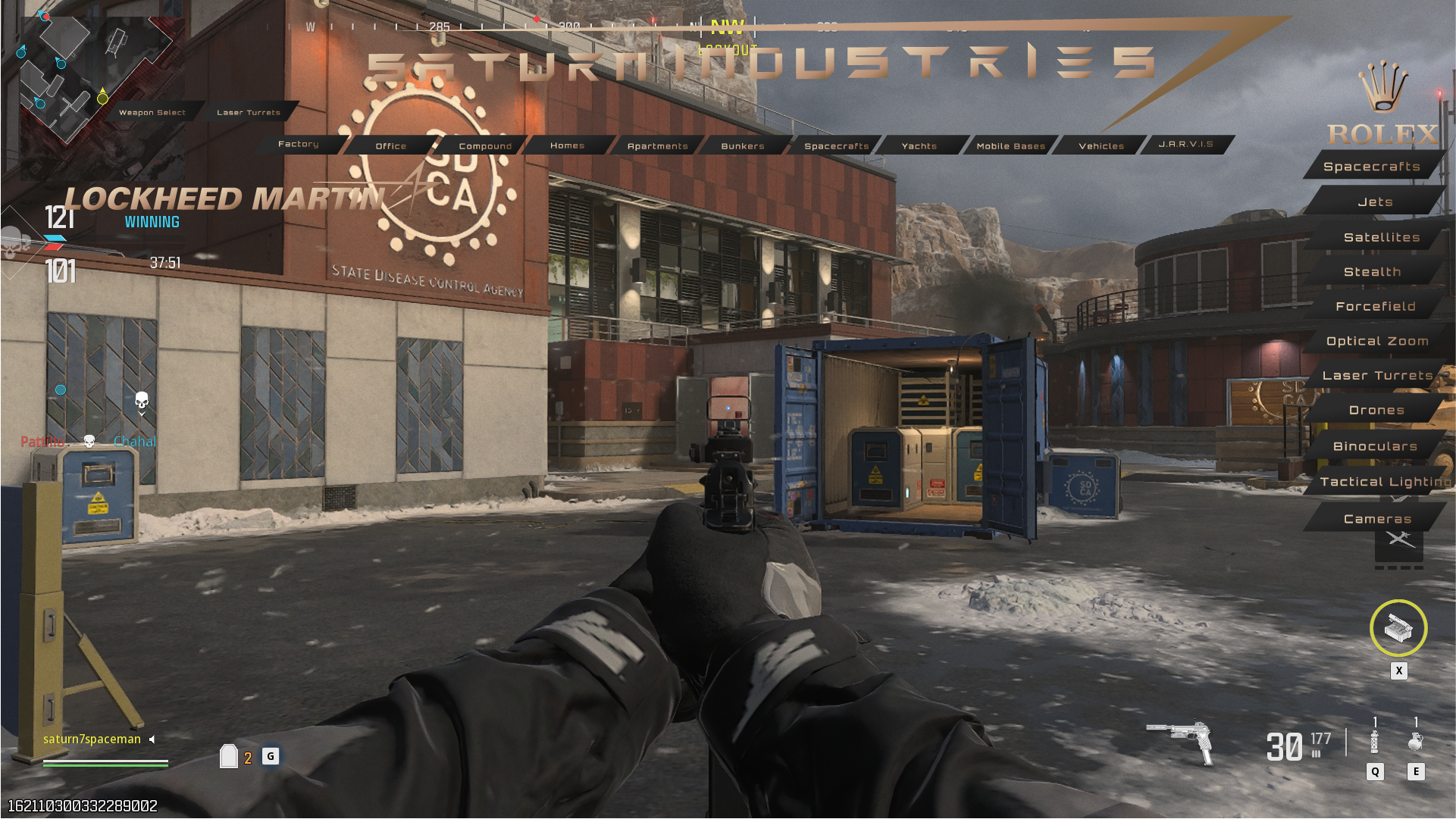Activate the Stealth menu entry
The height and width of the screenshot is (819, 1456).
click(x=1372, y=271)
